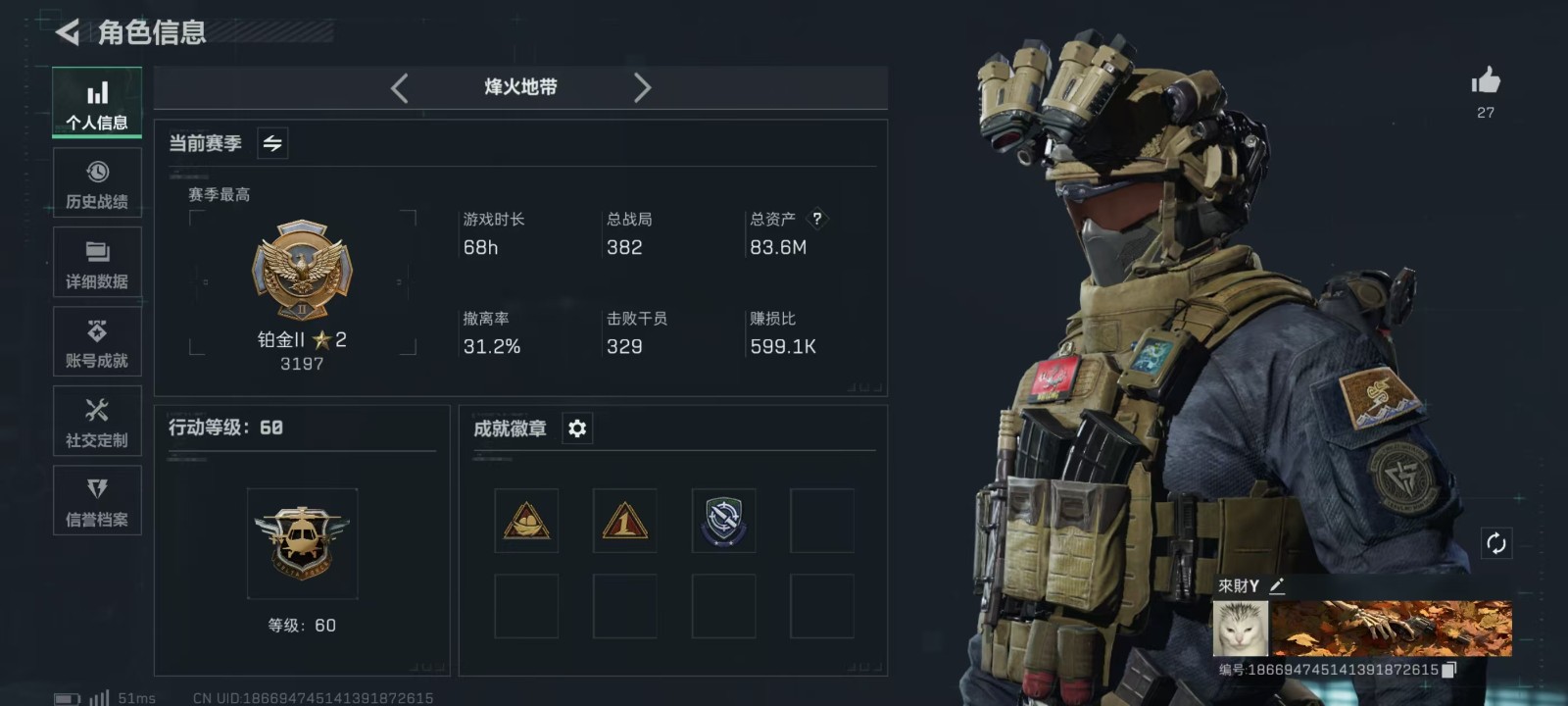Edit the 來財Y player name
This screenshot has height=706, width=1568.
[x=1277, y=585]
